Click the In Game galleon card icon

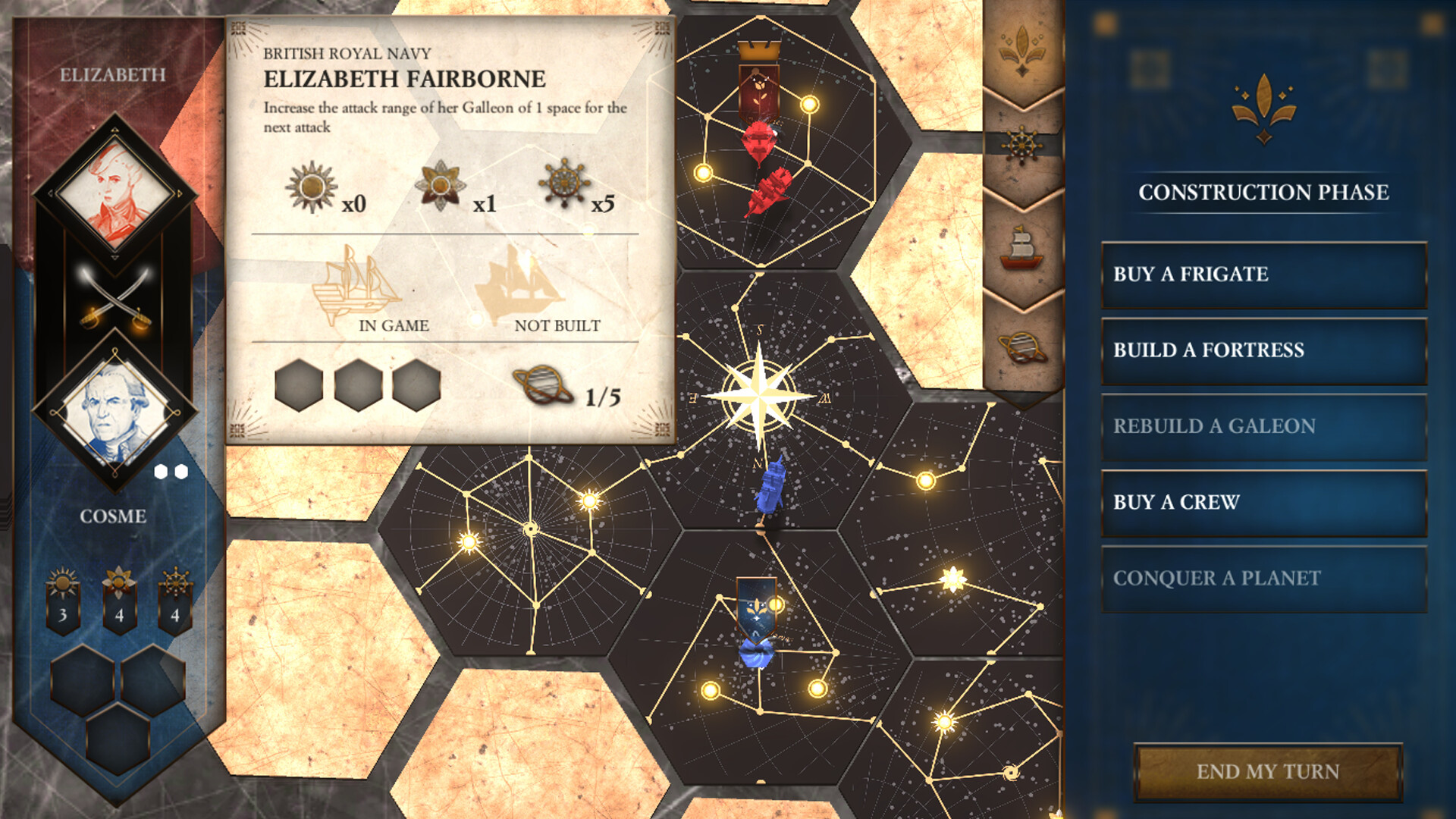click(x=356, y=284)
